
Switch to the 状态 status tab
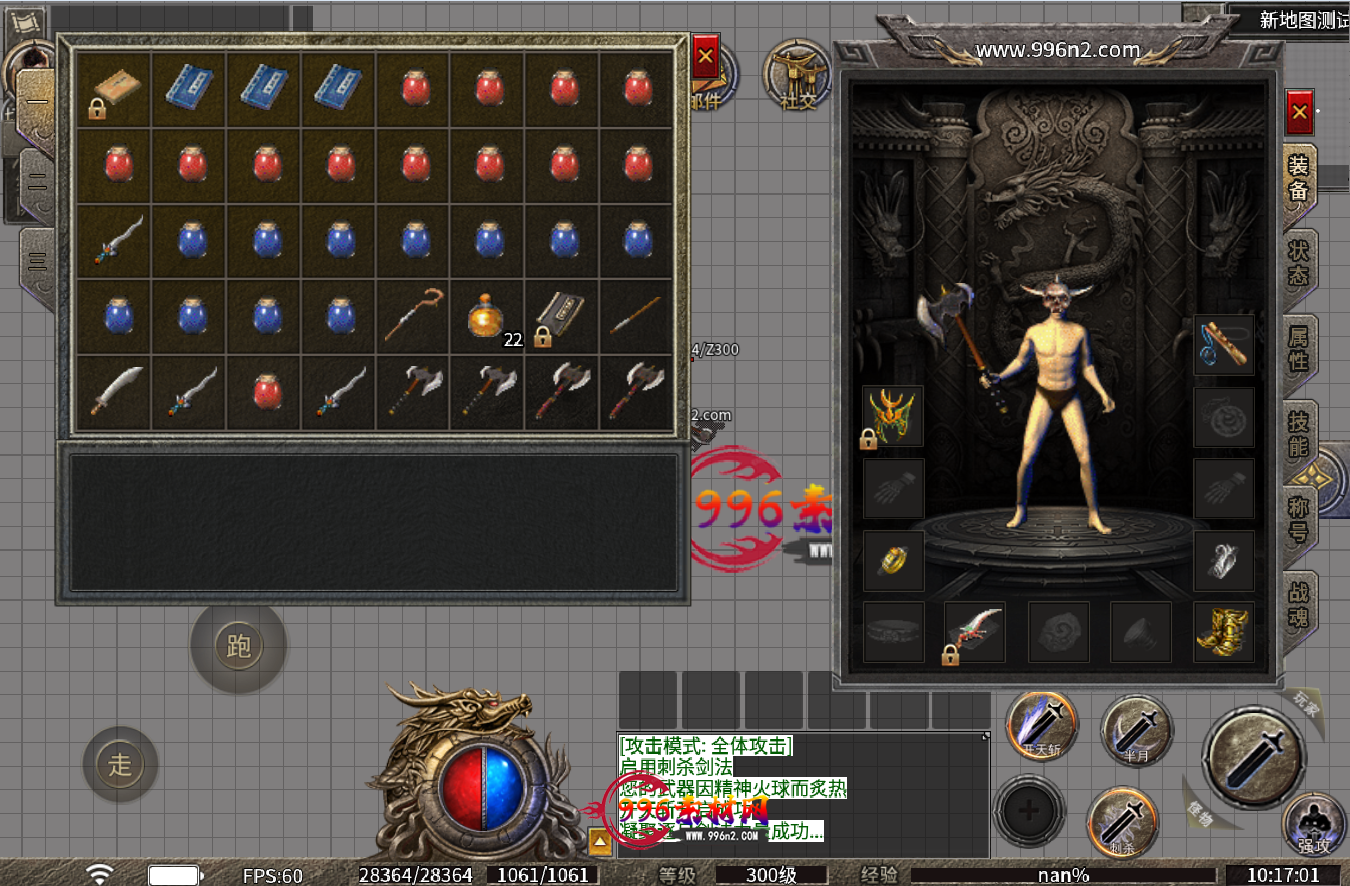(1299, 262)
